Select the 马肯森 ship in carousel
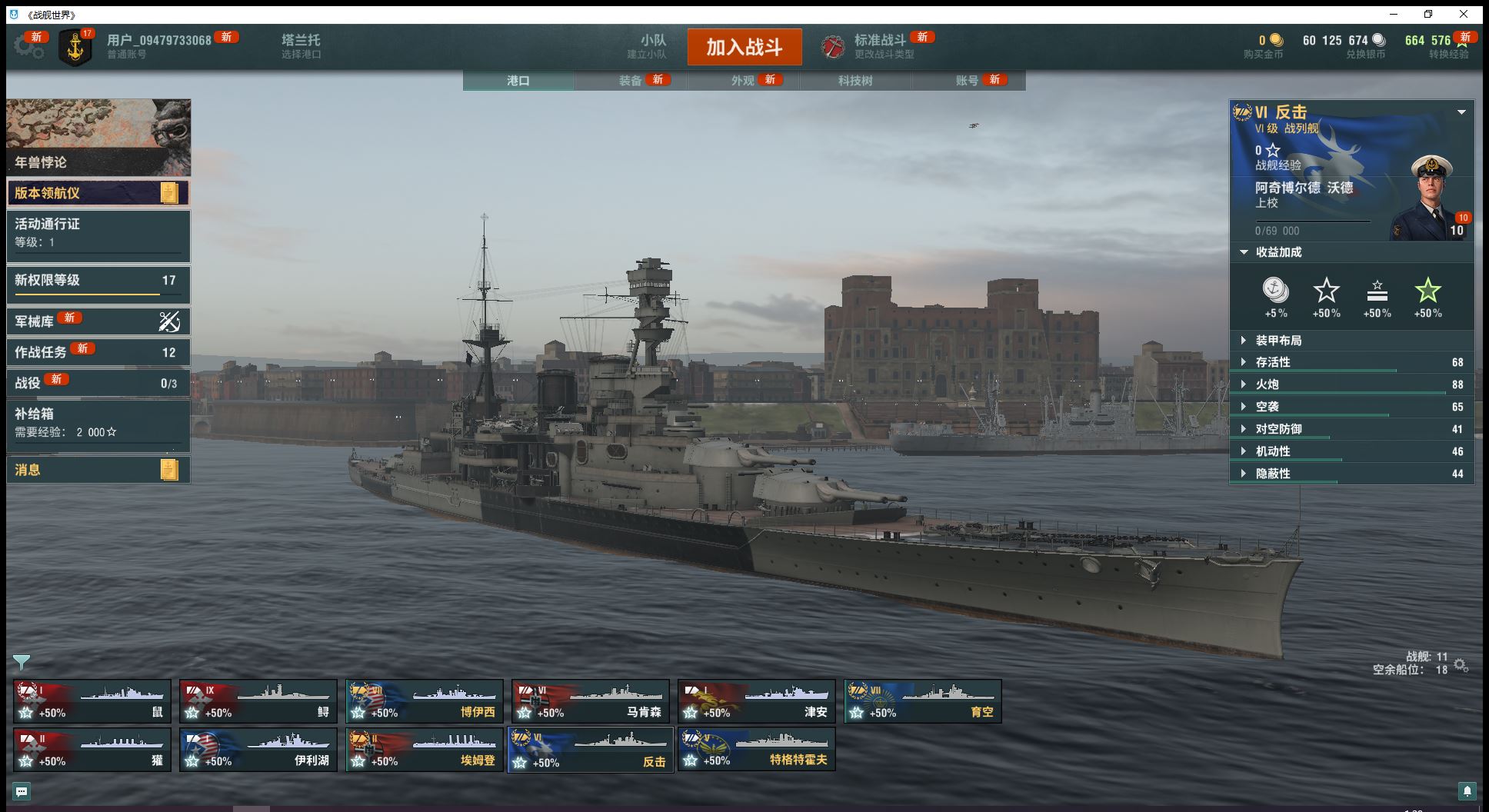 tap(590, 701)
